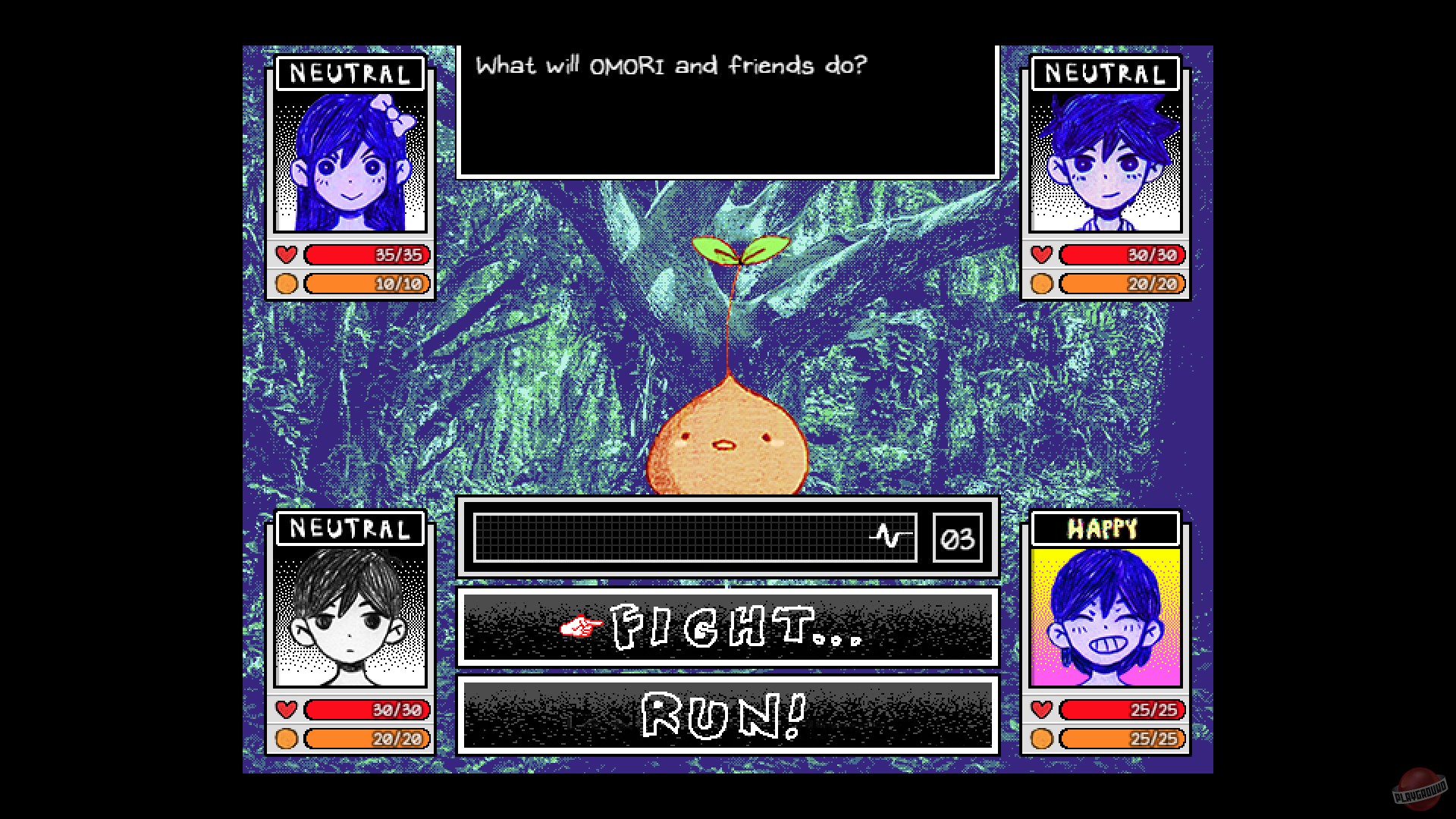Click the red heart icon beside OMORI's health bar

coord(287,710)
